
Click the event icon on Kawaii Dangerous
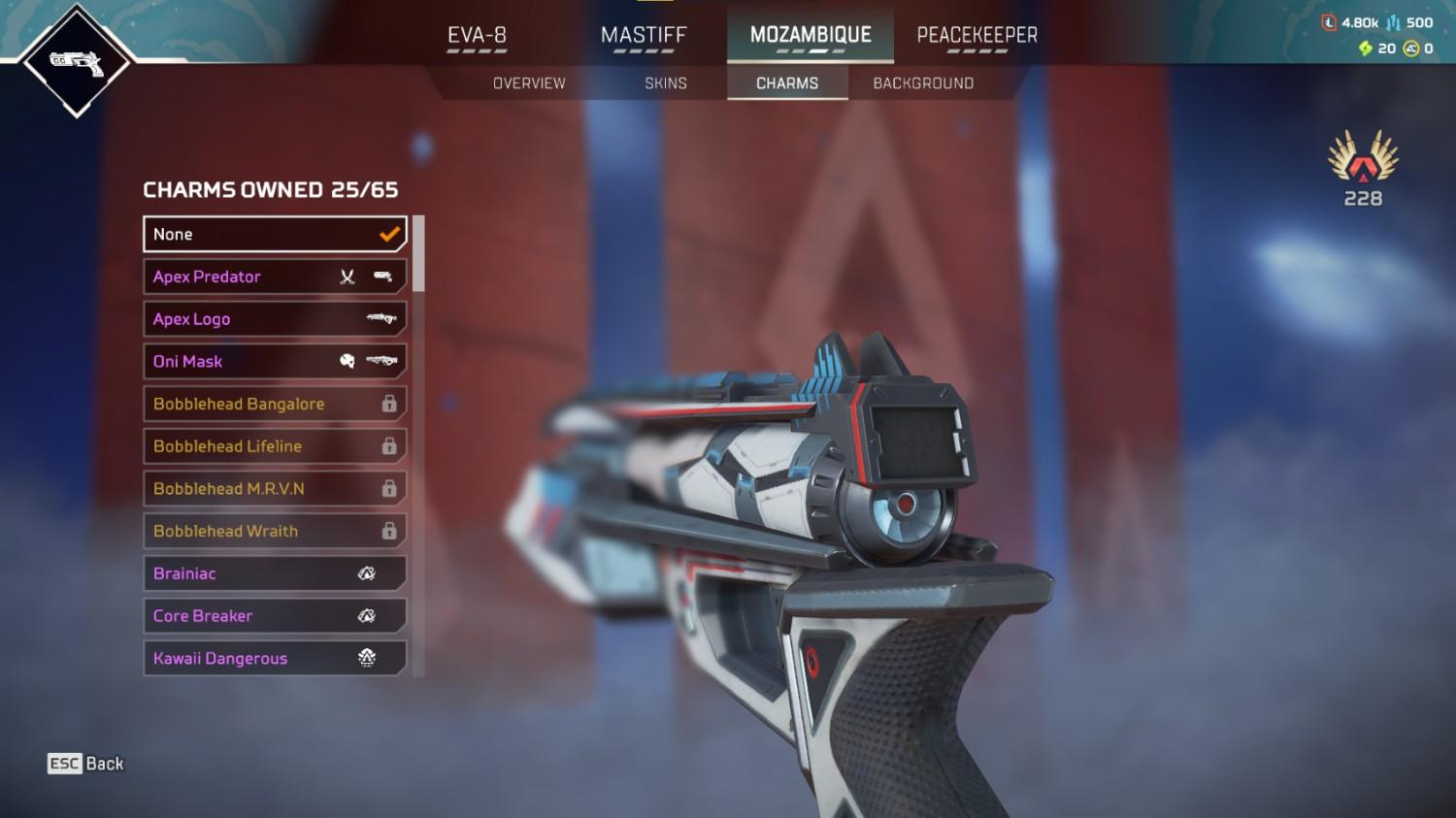[367, 658]
